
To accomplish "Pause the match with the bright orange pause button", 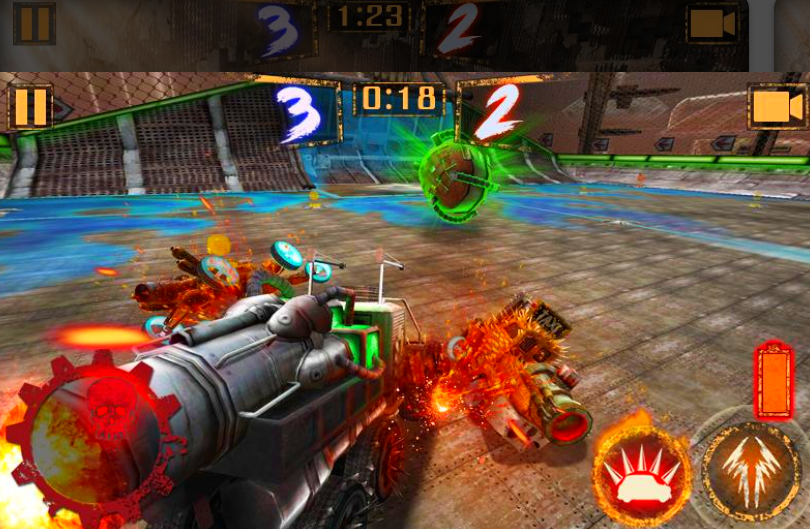I will [x=30, y=107].
